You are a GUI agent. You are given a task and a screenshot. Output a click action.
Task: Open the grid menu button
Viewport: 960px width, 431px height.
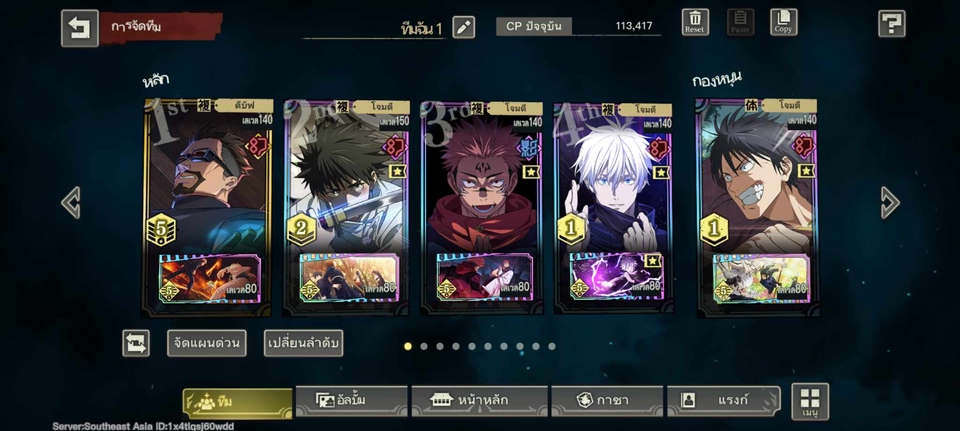pos(810,401)
